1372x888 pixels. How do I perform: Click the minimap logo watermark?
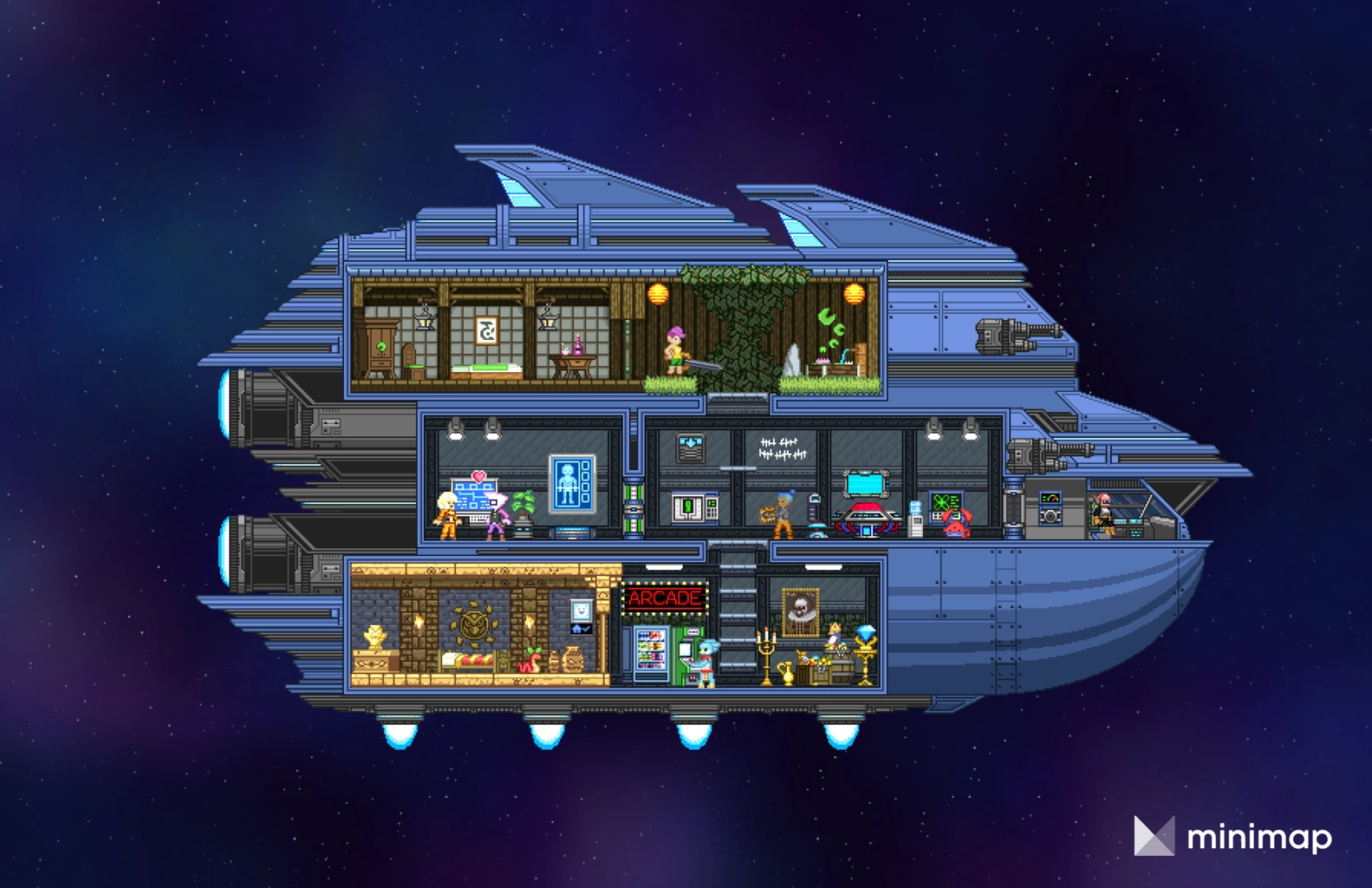point(1232,837)
